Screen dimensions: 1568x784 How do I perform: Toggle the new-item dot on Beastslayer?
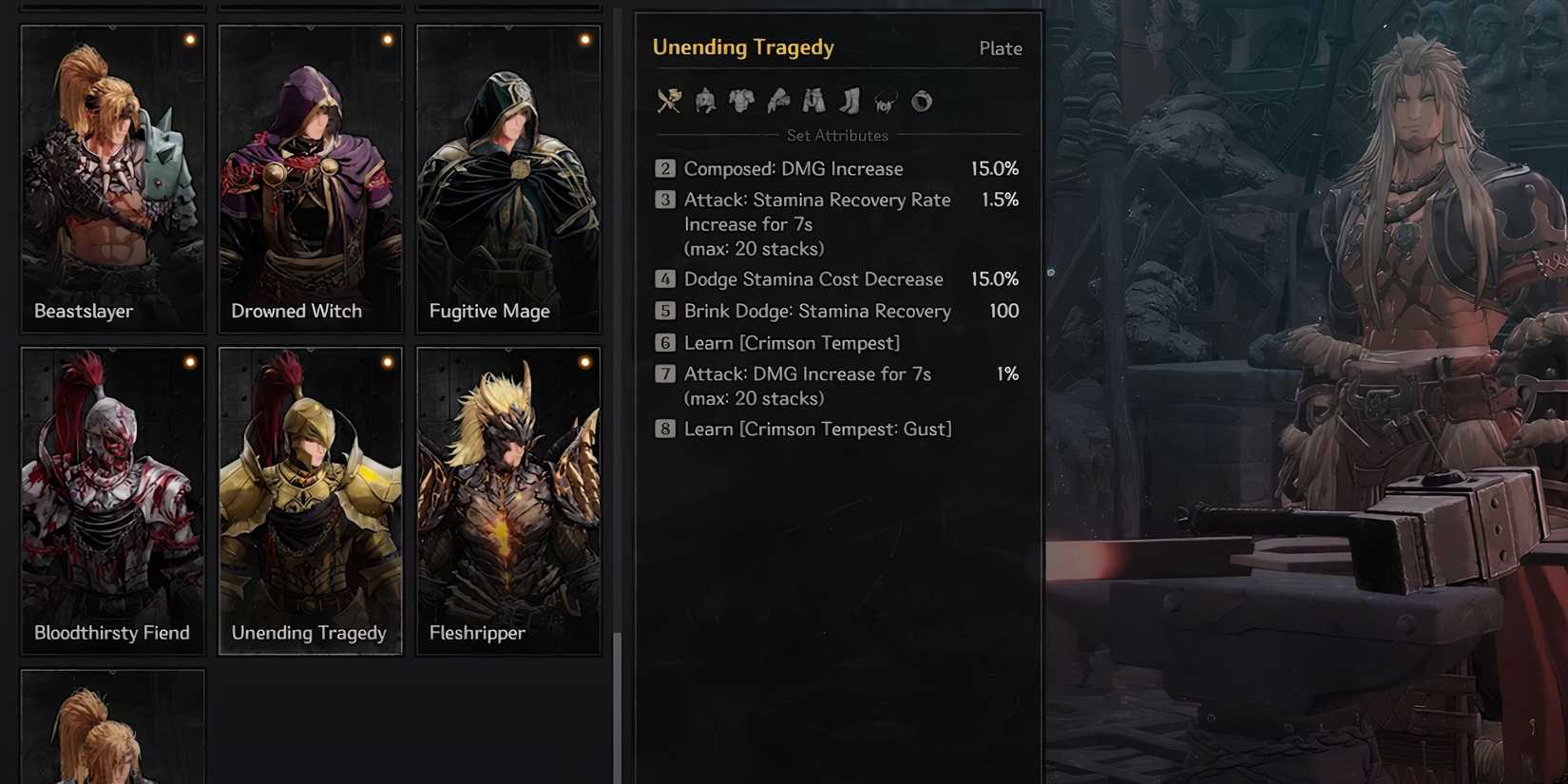tap(189, 39)
